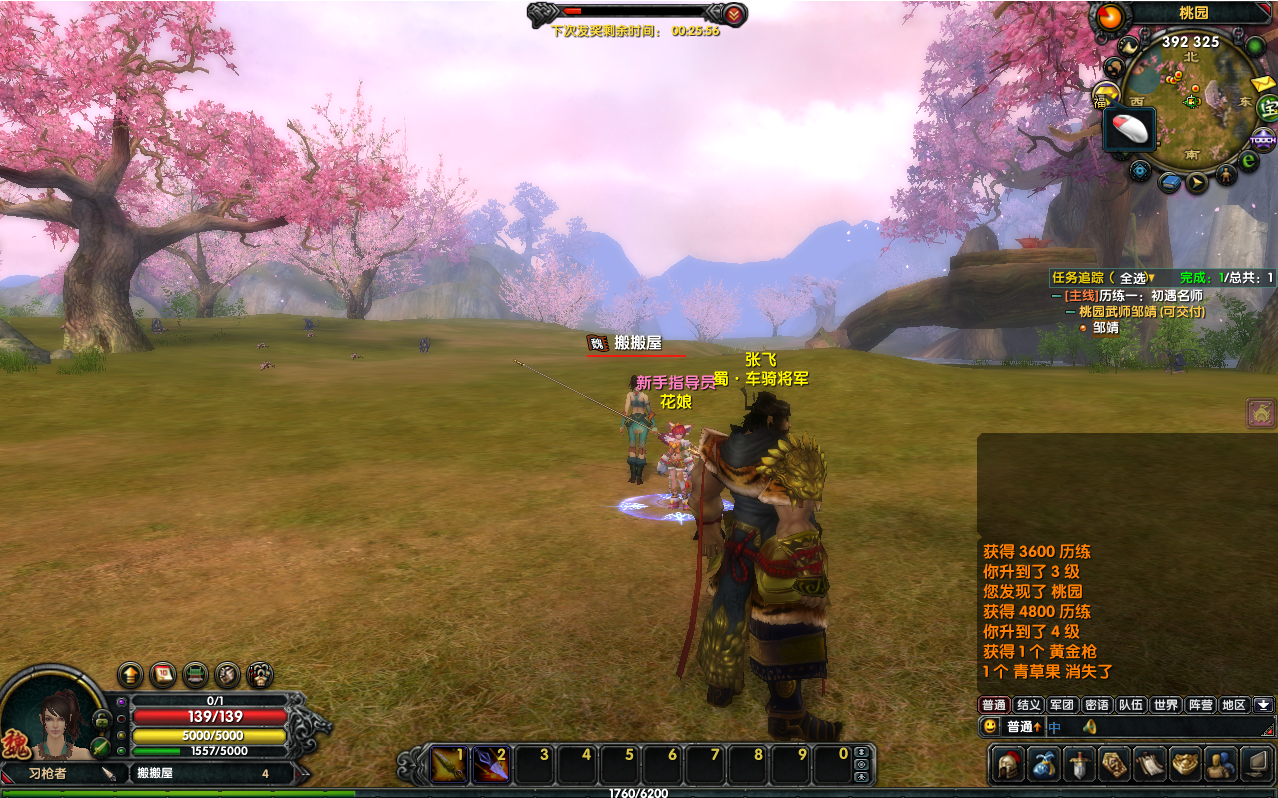Open the fist icon above the status bars
The height and width of the screenshot is (798, 1278).
(x=227, y=675)
